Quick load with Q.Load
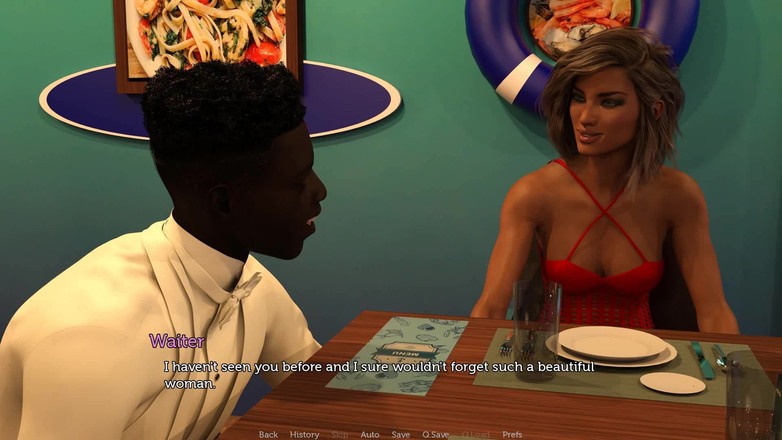 click(476, 434)
